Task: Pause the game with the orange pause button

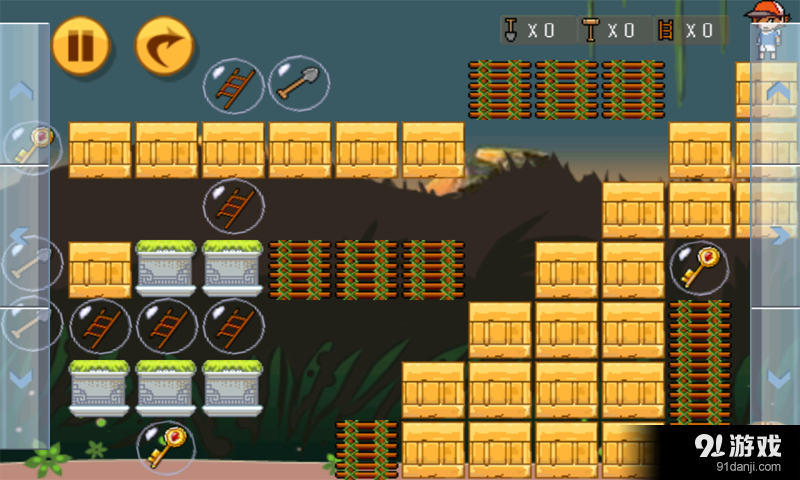Action: (81, 46)
